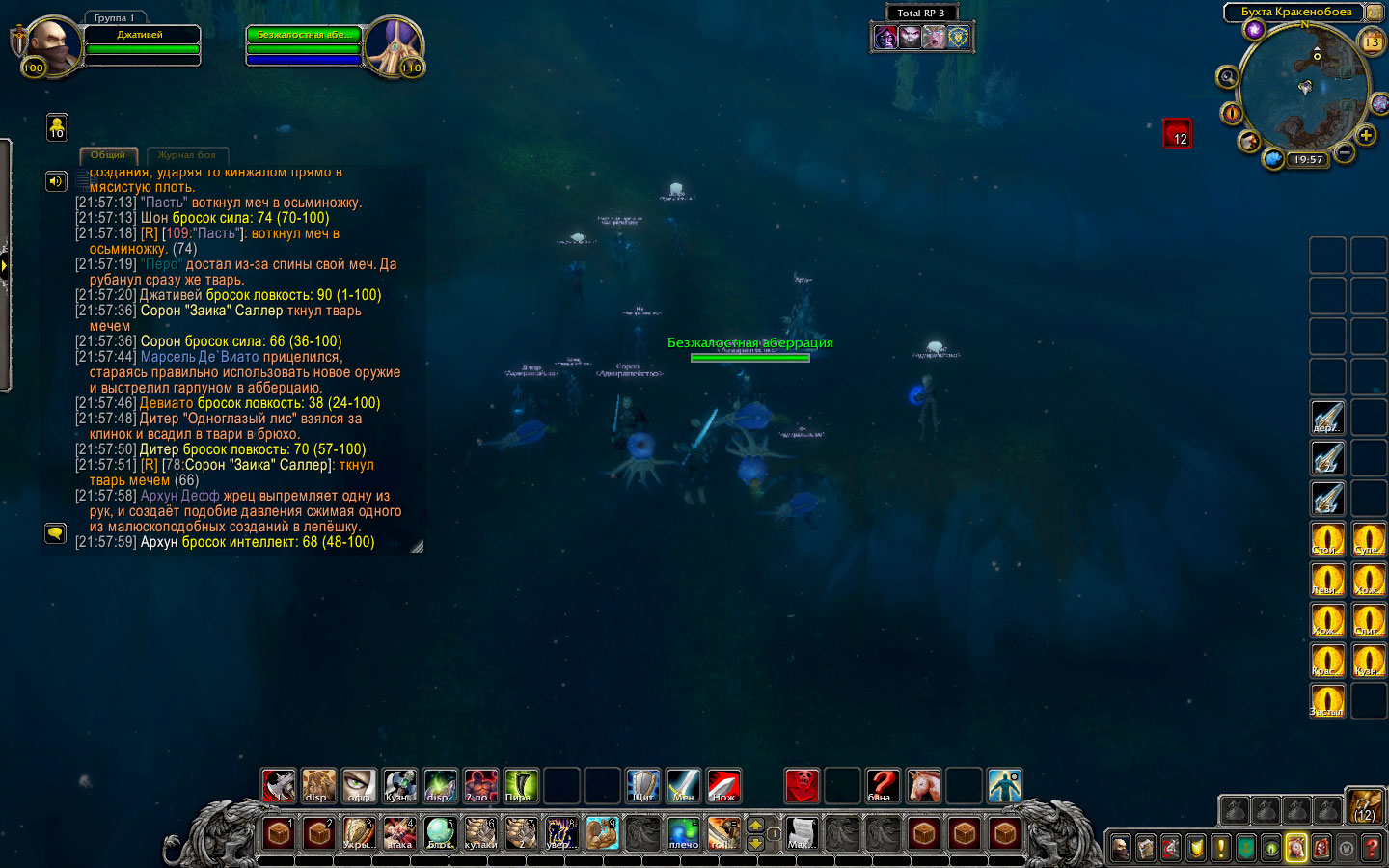Activate the Блок green orb ability

(x=440, y=832)
